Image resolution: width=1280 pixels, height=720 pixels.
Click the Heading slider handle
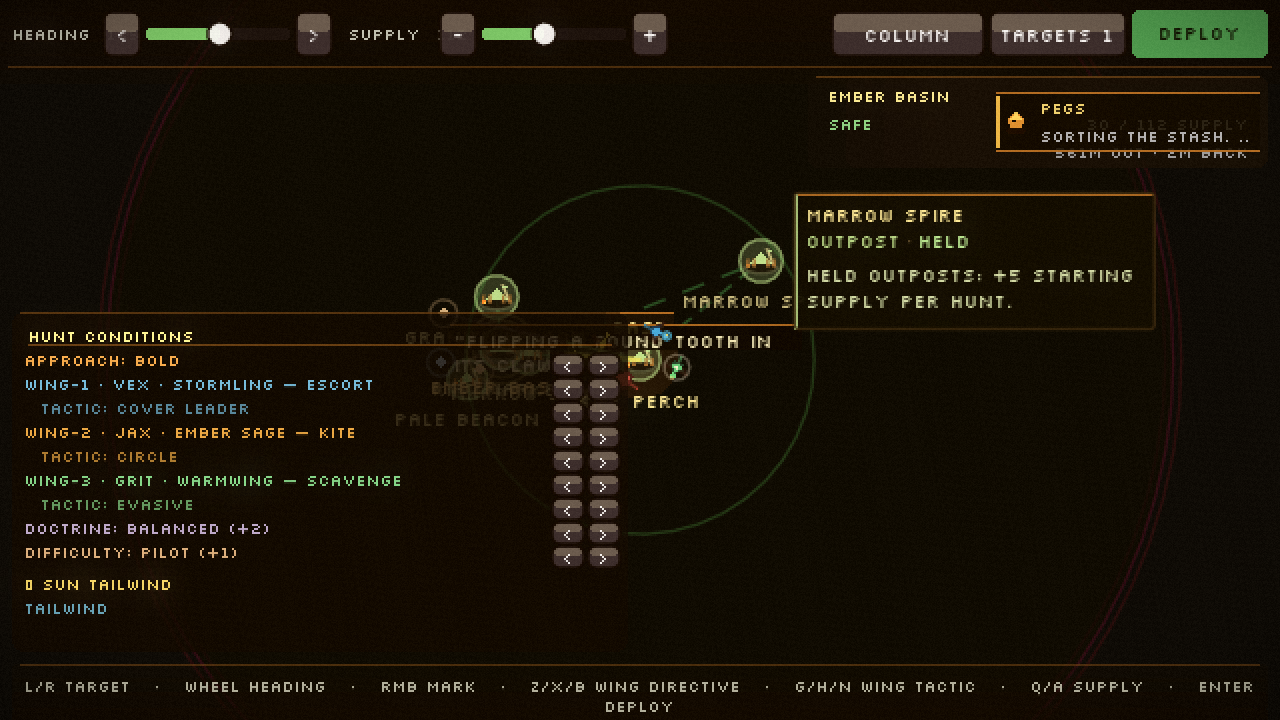[x=219, y=34]
